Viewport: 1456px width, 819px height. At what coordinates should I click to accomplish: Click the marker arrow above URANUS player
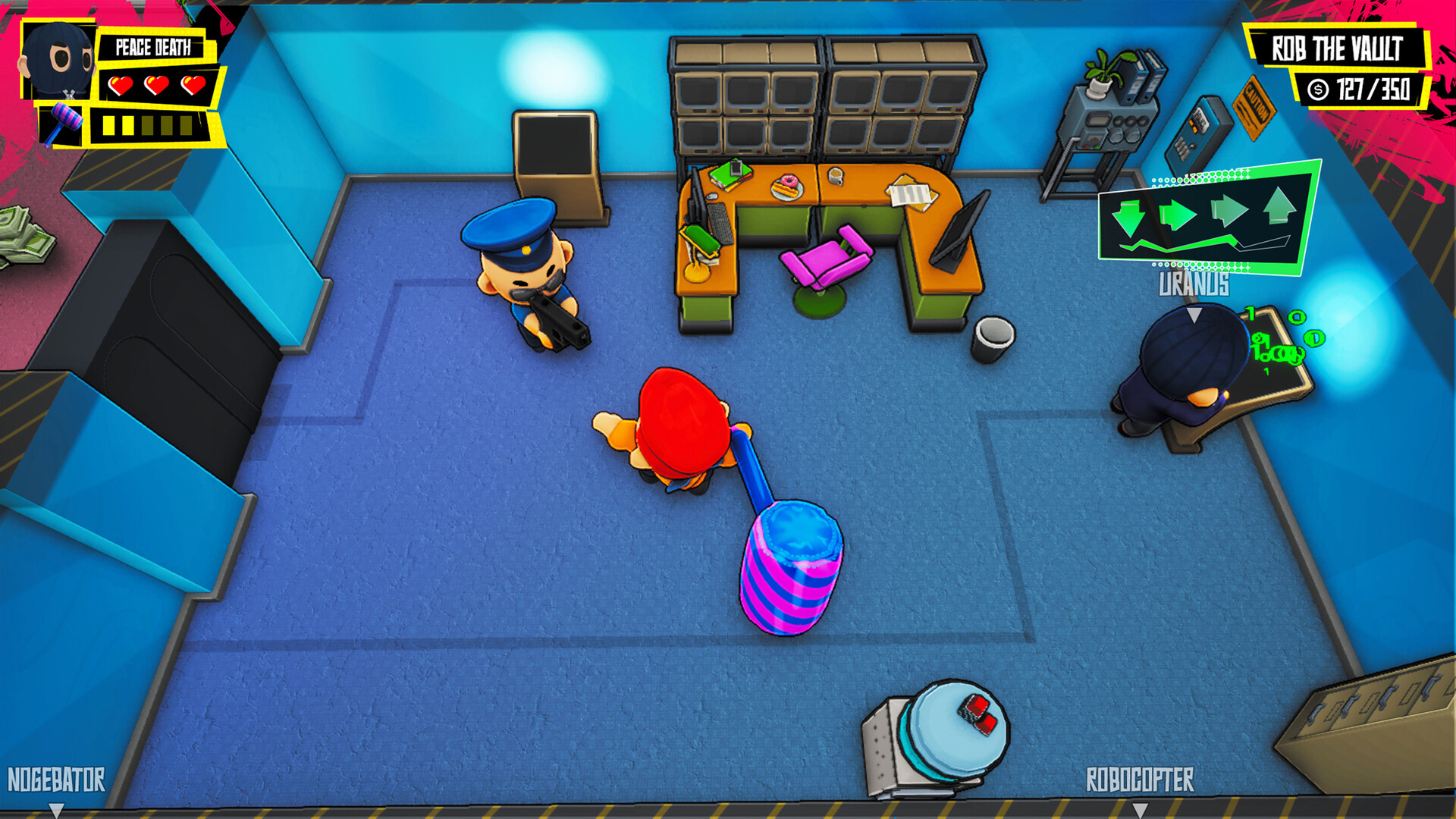tap(1196, 313)
